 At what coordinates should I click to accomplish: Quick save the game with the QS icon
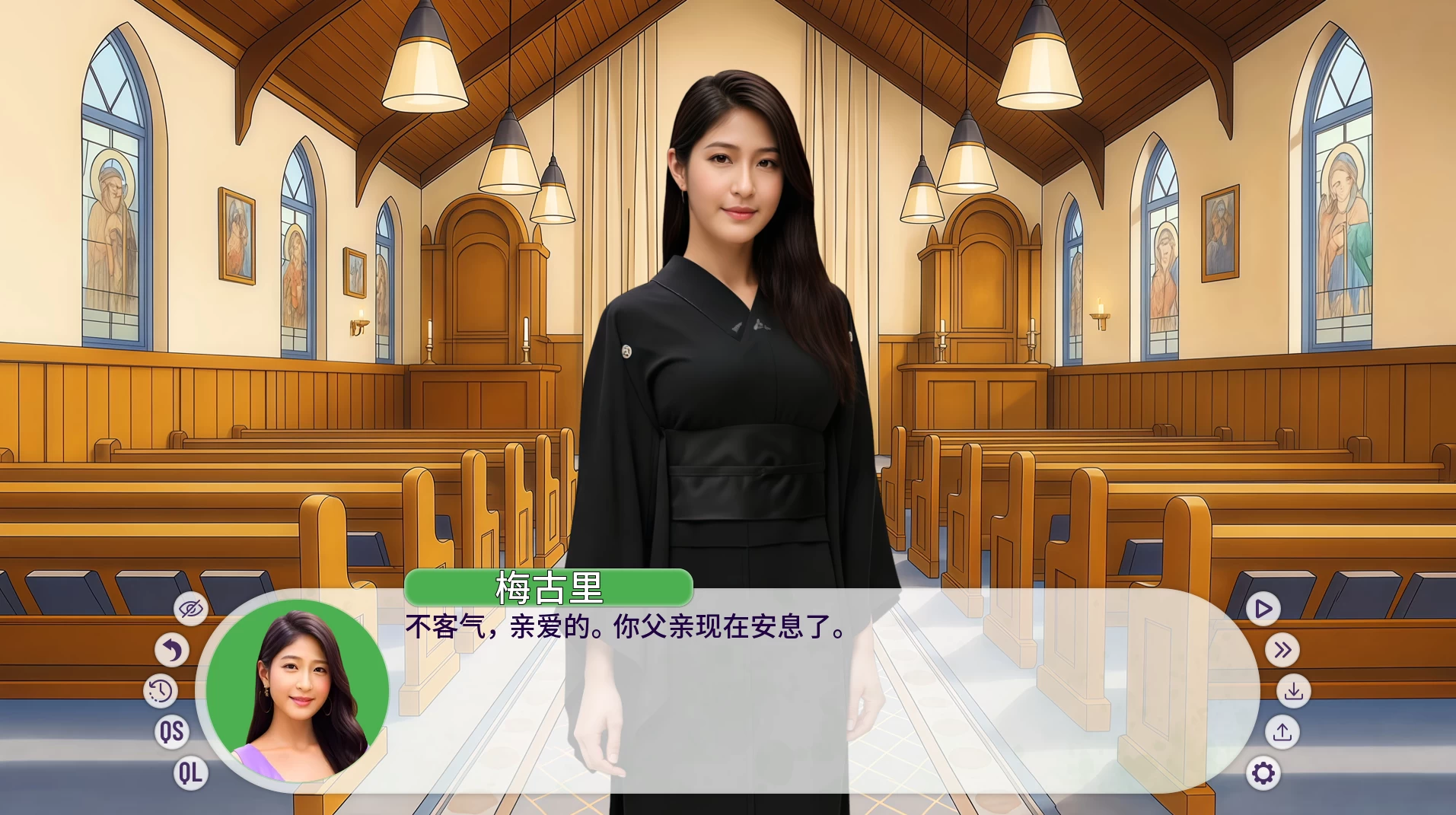(x=173, y=732)
